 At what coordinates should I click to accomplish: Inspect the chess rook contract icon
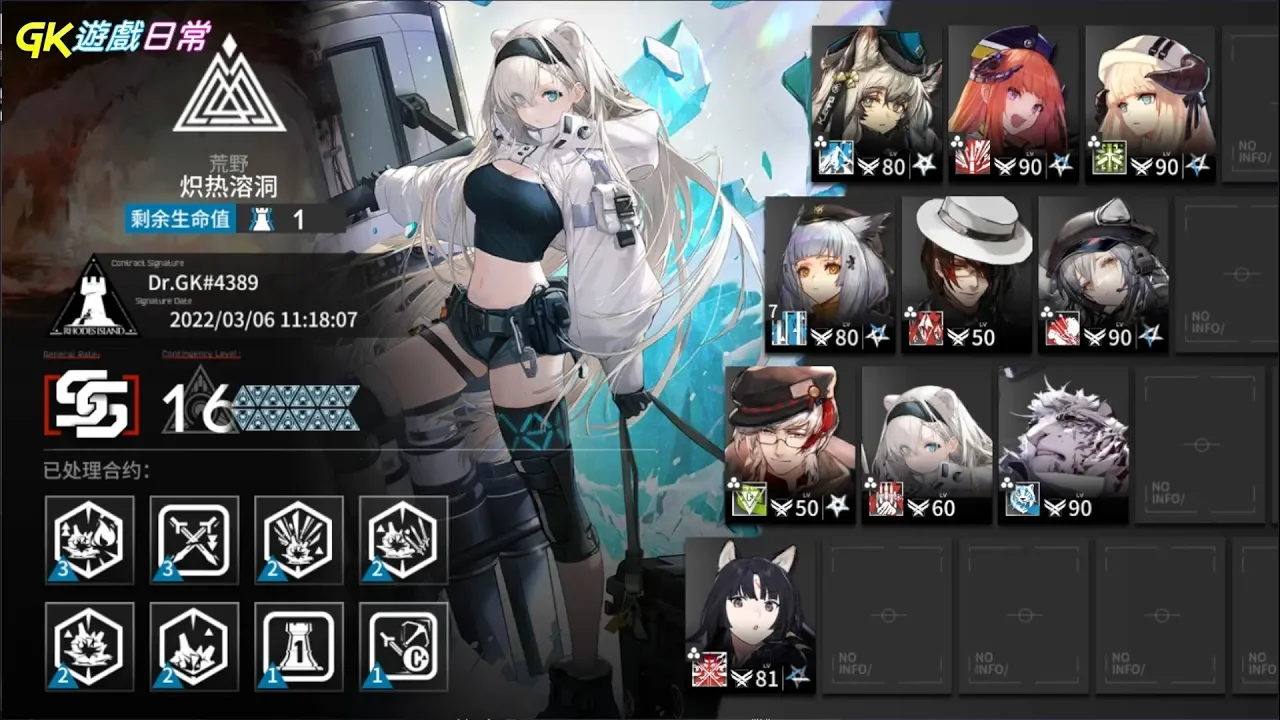pos(299,647)
